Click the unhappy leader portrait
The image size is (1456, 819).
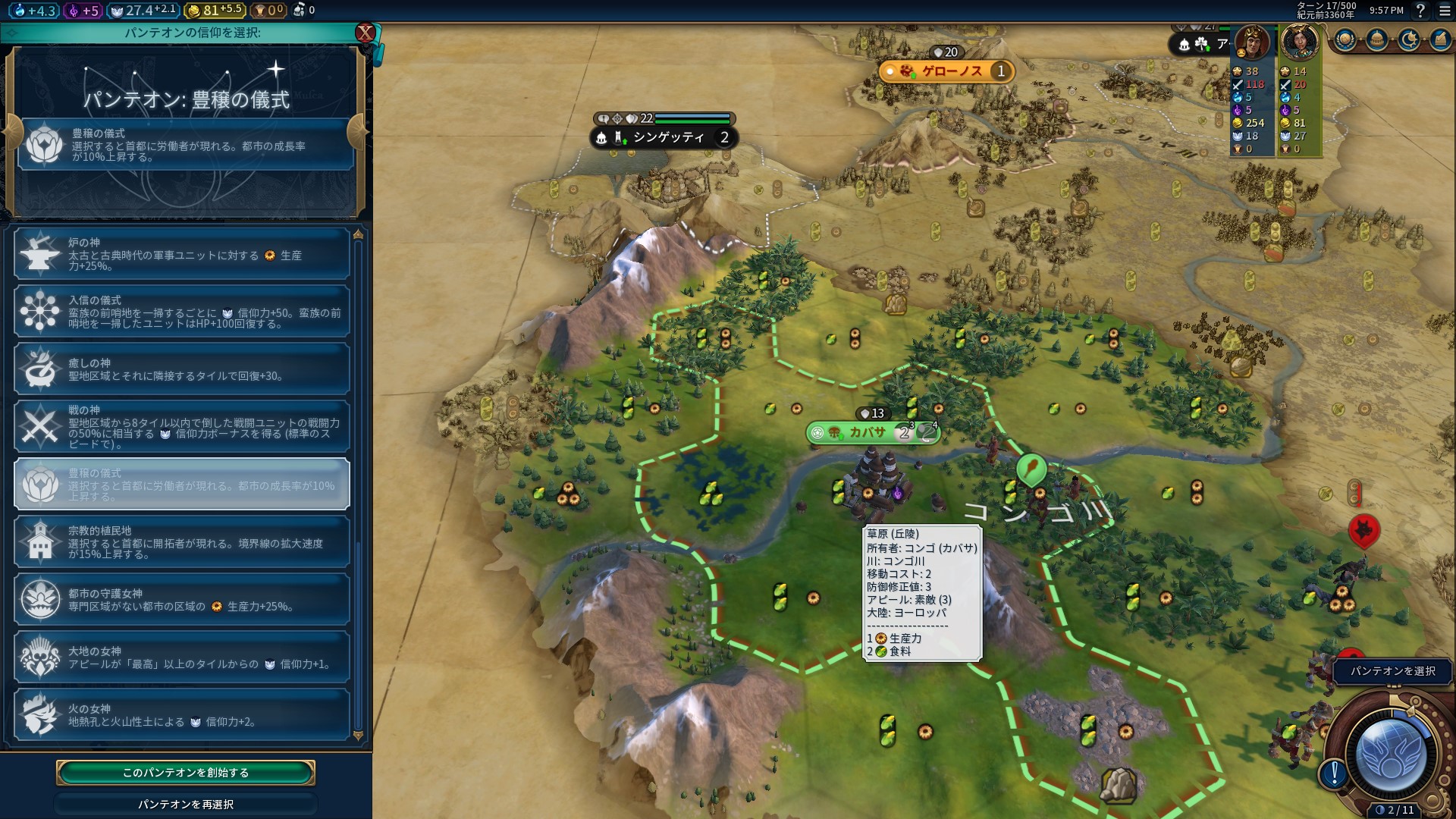pos(1252,42)
